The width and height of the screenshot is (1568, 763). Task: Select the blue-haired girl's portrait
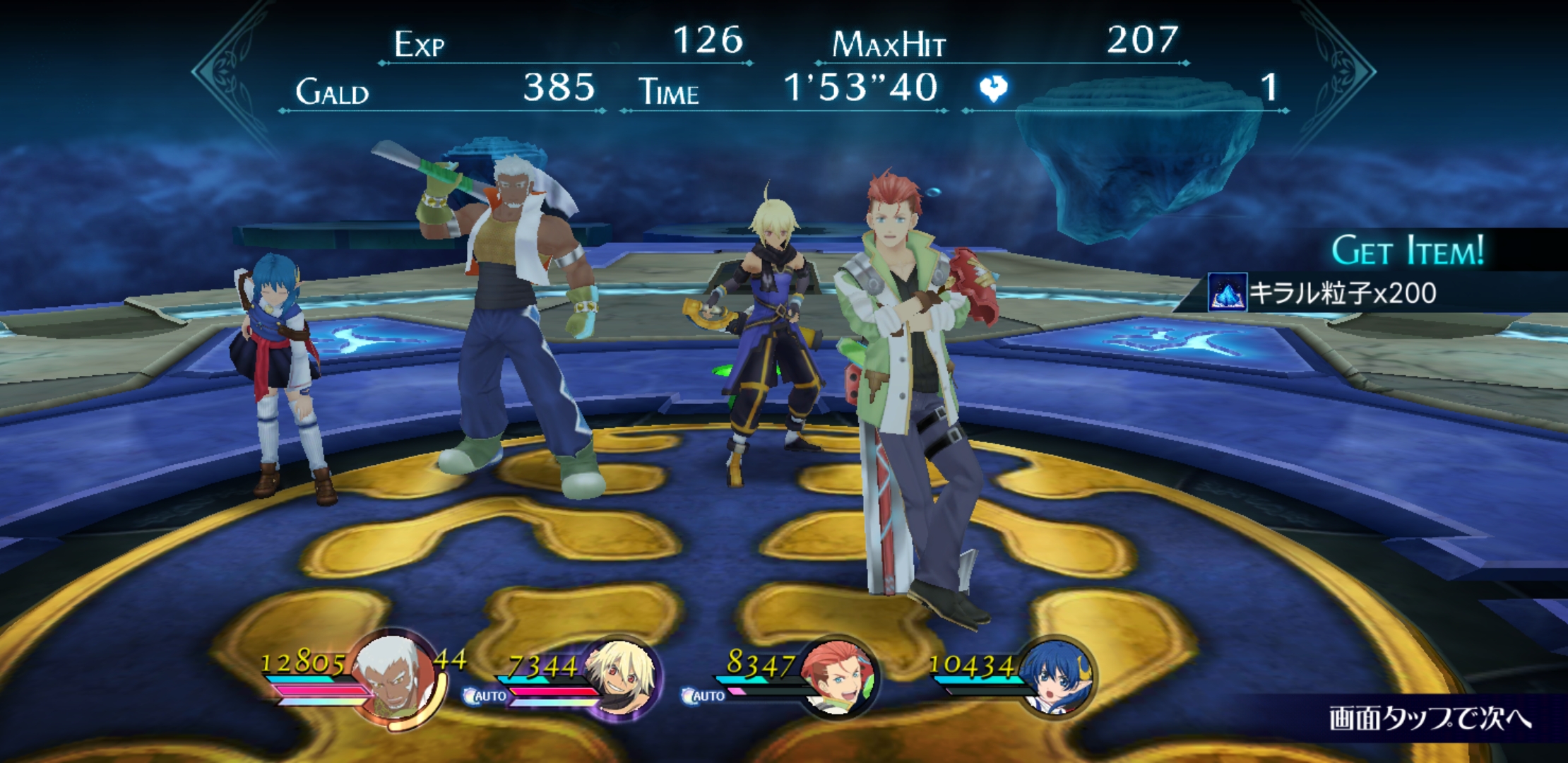coord(1055,676)
